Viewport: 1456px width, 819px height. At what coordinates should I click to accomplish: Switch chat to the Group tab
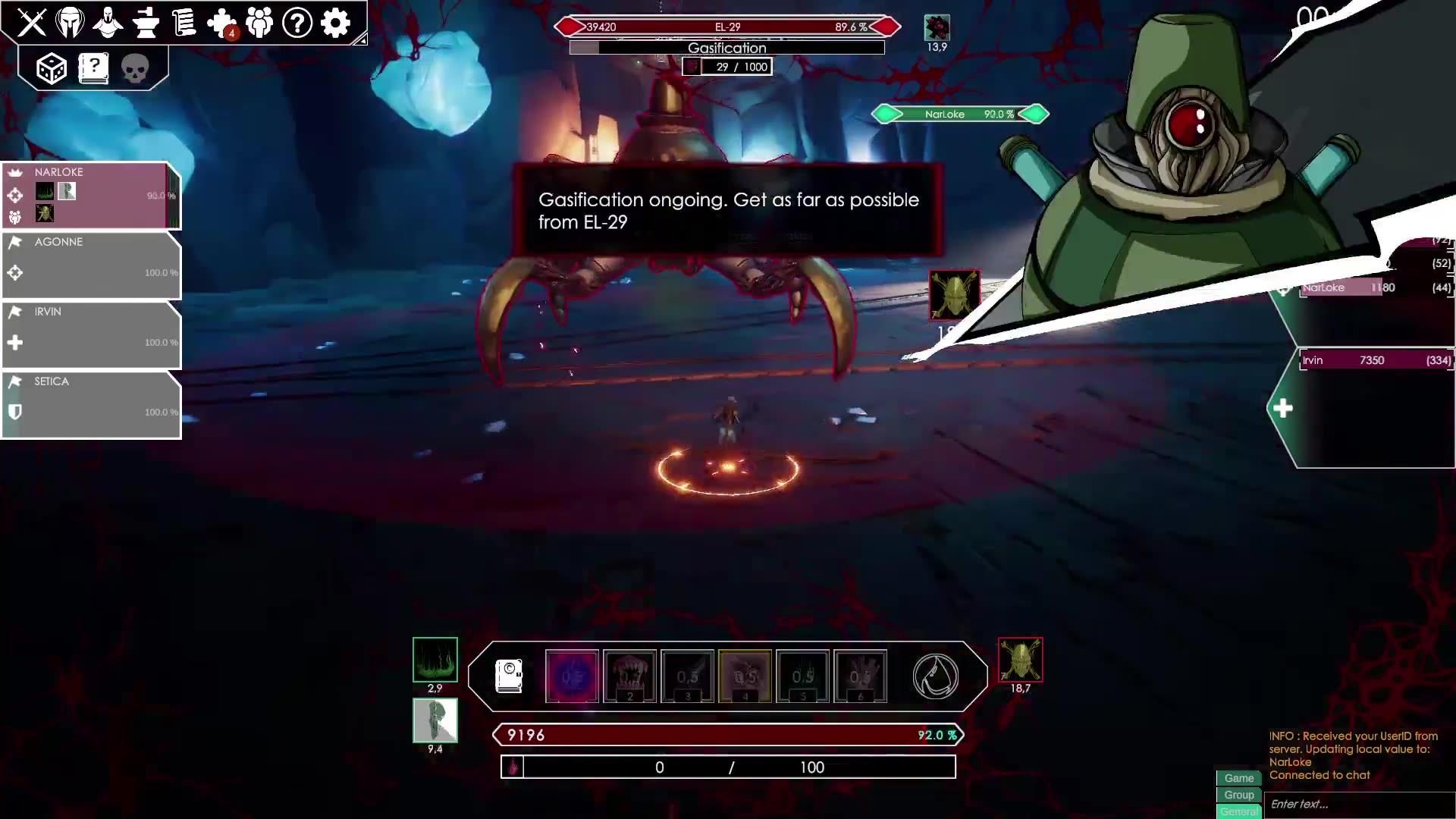click(1238, 795)
